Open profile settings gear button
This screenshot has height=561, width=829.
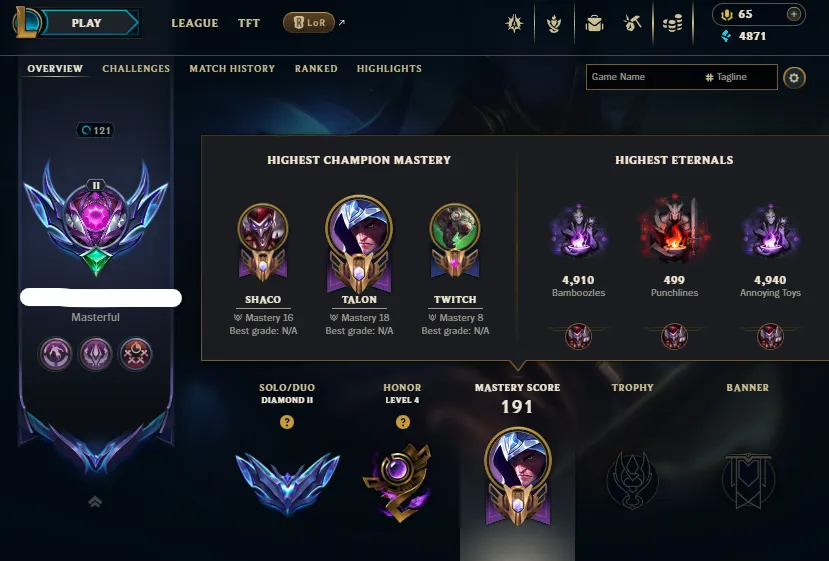click(x=794, y=77)
